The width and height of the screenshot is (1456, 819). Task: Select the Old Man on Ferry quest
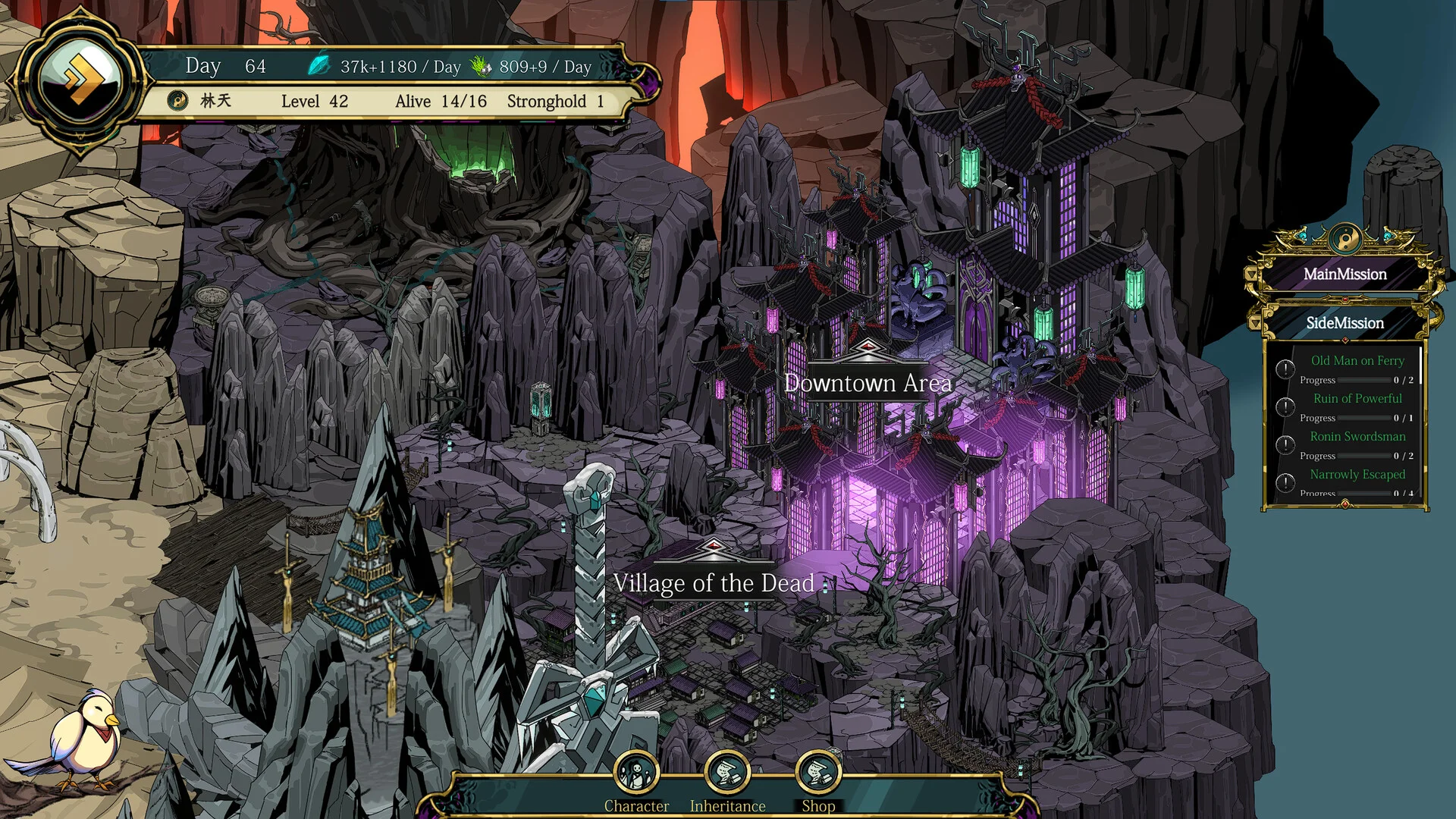(x=1357, y=361)
